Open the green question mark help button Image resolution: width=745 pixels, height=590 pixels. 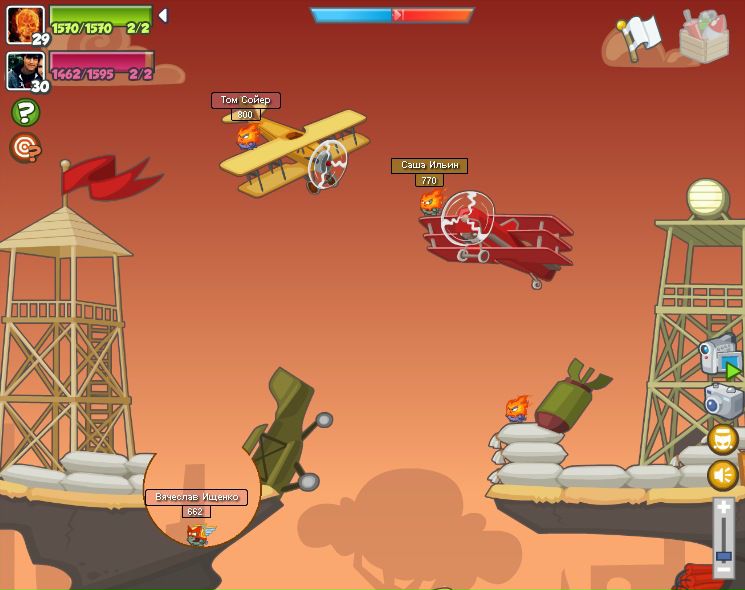(25, 112)
